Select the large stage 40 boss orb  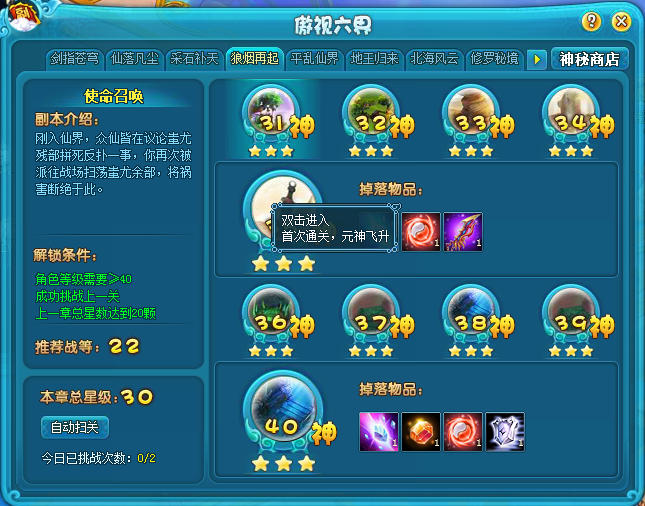pyautogui.click(x=283, y=412)
